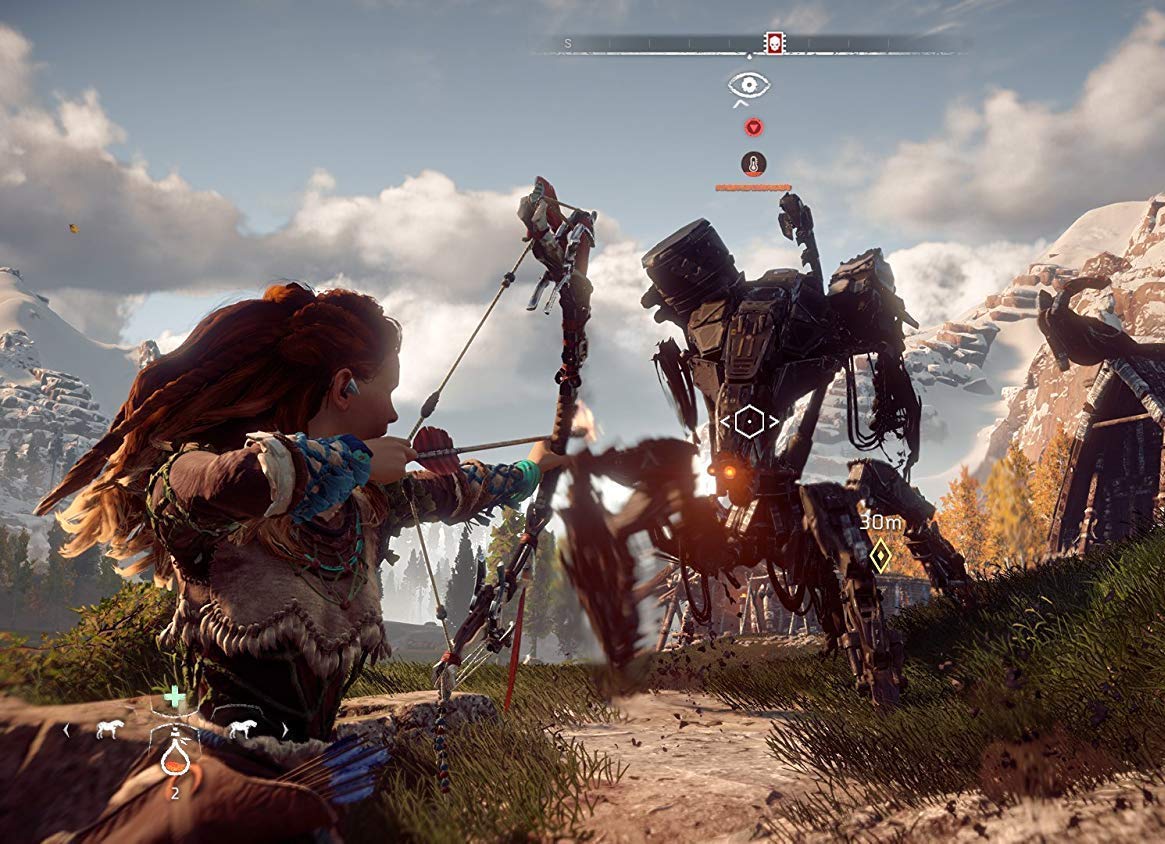The image size is (1165, 844).
Task: Click the red downward triangle enemy marker
Action: coord(753,127)
